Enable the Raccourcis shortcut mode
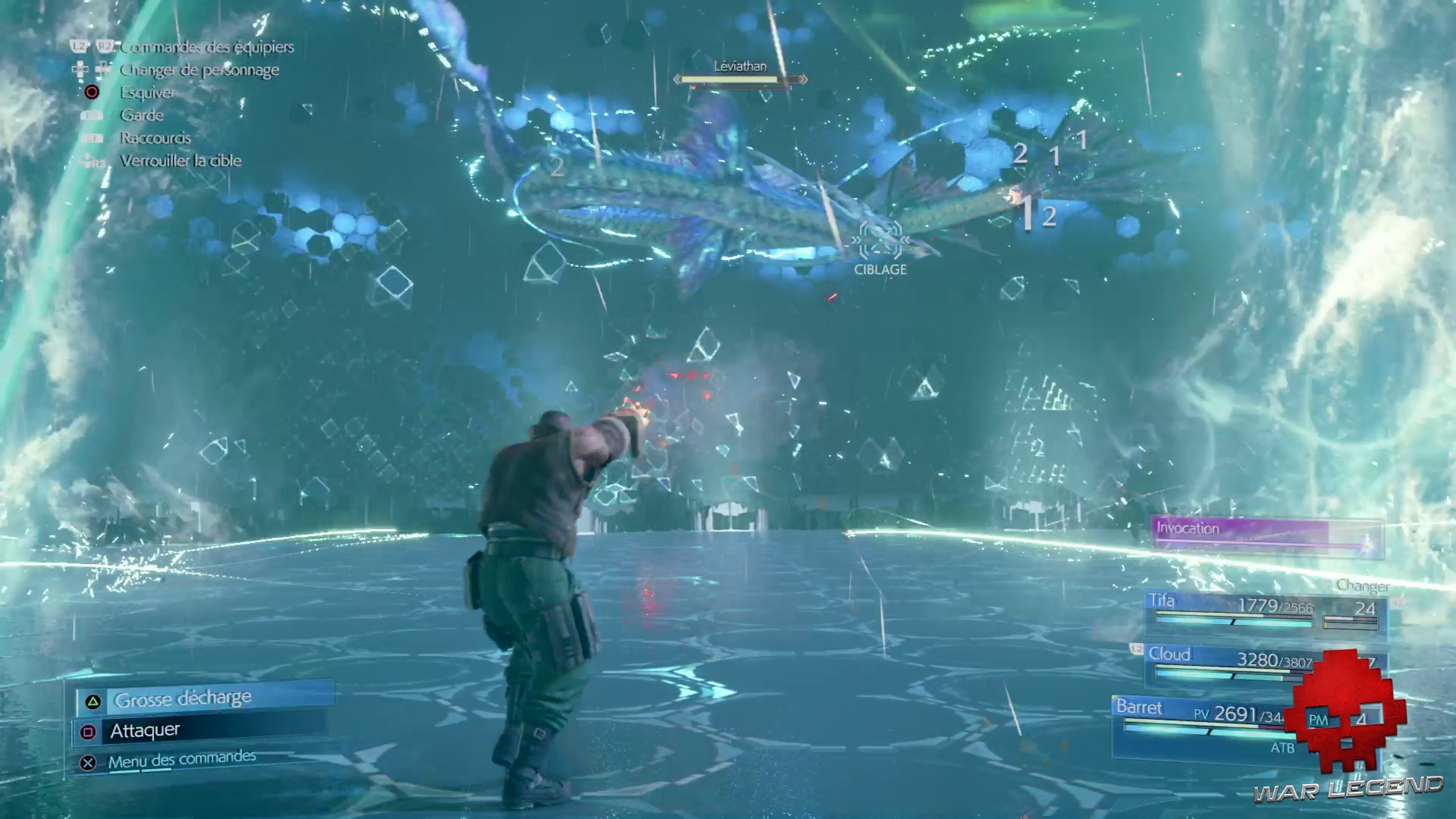Image resolution: width=1456 pixels, height=819 pixels. click(155, 138)
